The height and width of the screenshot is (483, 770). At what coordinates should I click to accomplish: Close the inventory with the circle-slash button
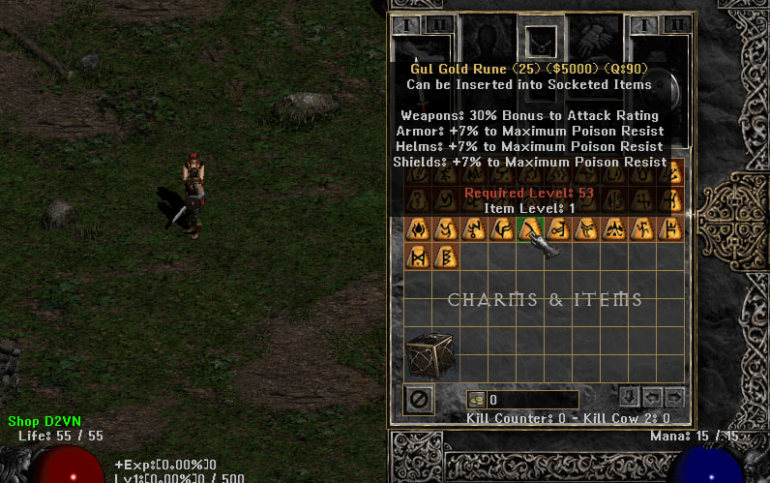[419, 399]
